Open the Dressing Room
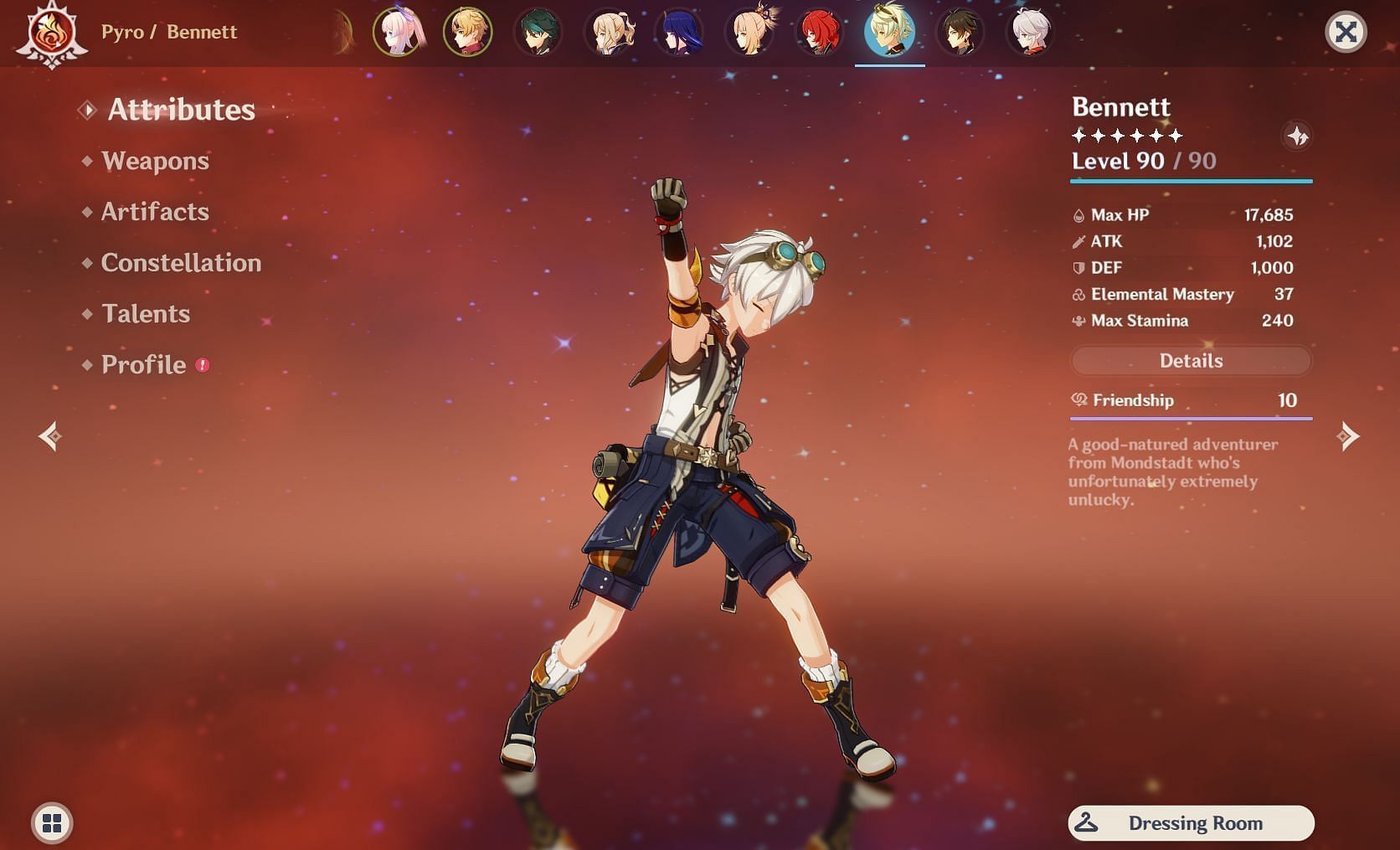 click(1191, 823)
